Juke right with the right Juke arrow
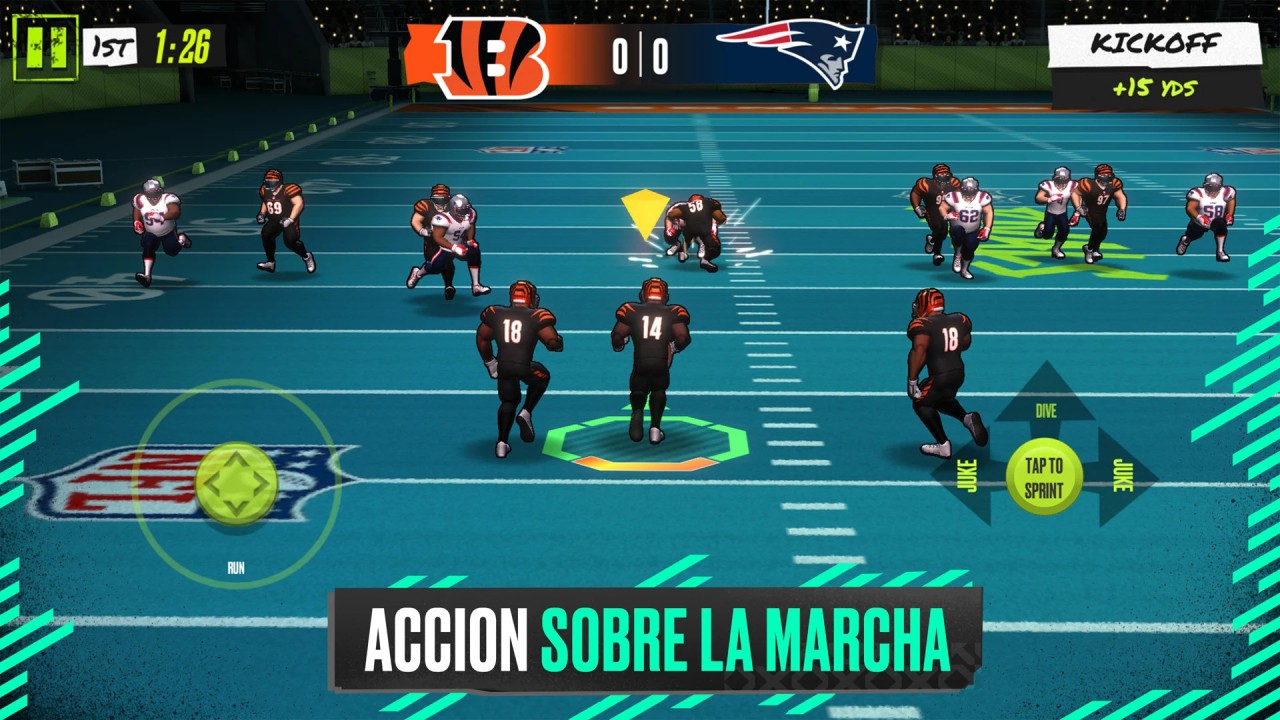This screenshot has height=720, width=1280. 1123,477
